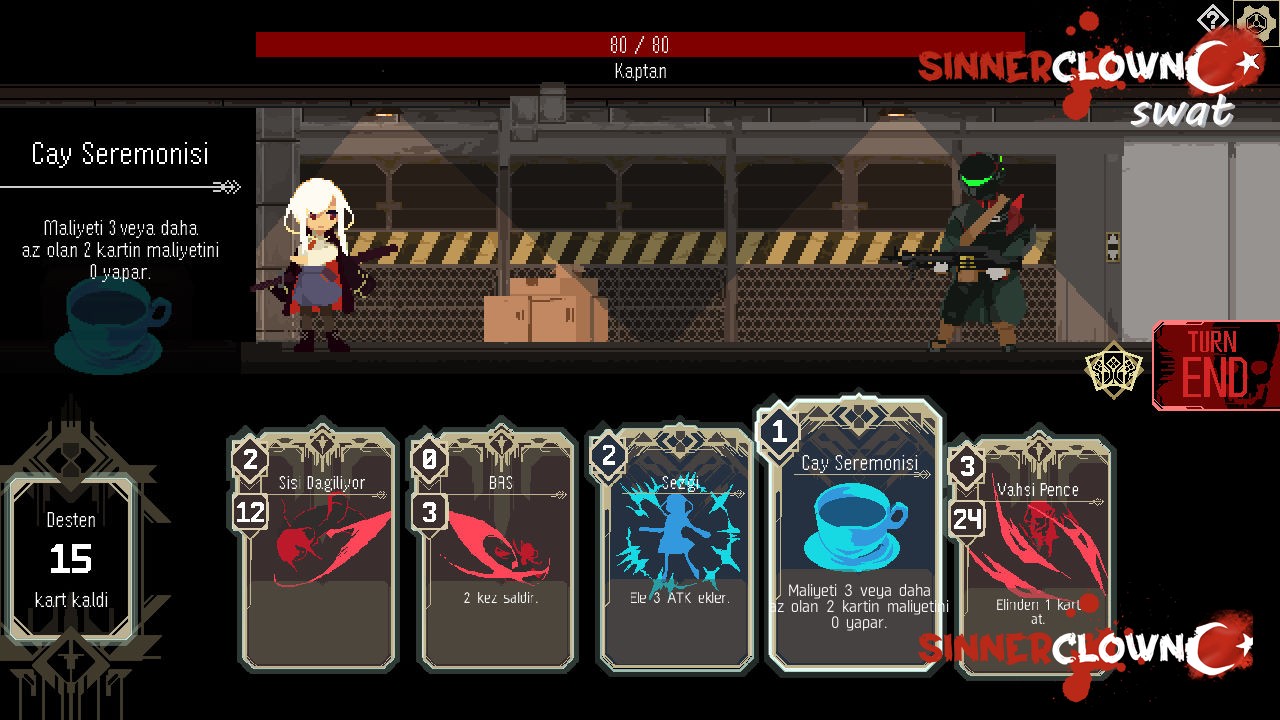Open the help question mark icon
The width and height of the screenshot is (1280, 720).
click(1213, 18)
